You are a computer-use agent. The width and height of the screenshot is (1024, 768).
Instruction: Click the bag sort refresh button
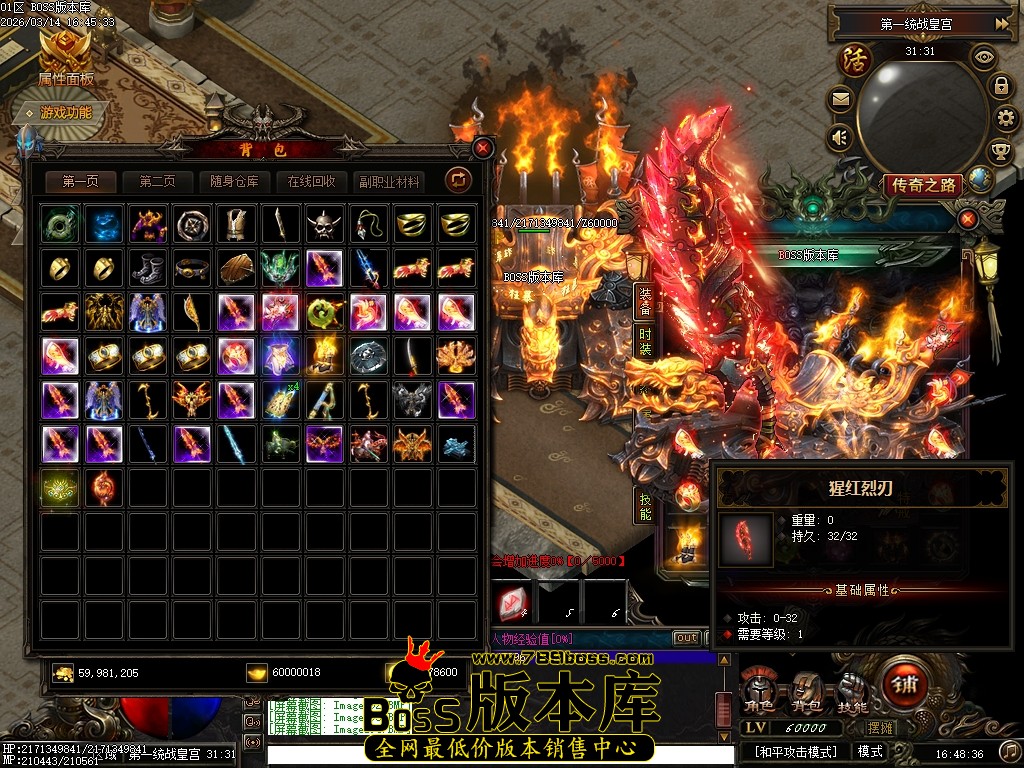click(458, 180)
